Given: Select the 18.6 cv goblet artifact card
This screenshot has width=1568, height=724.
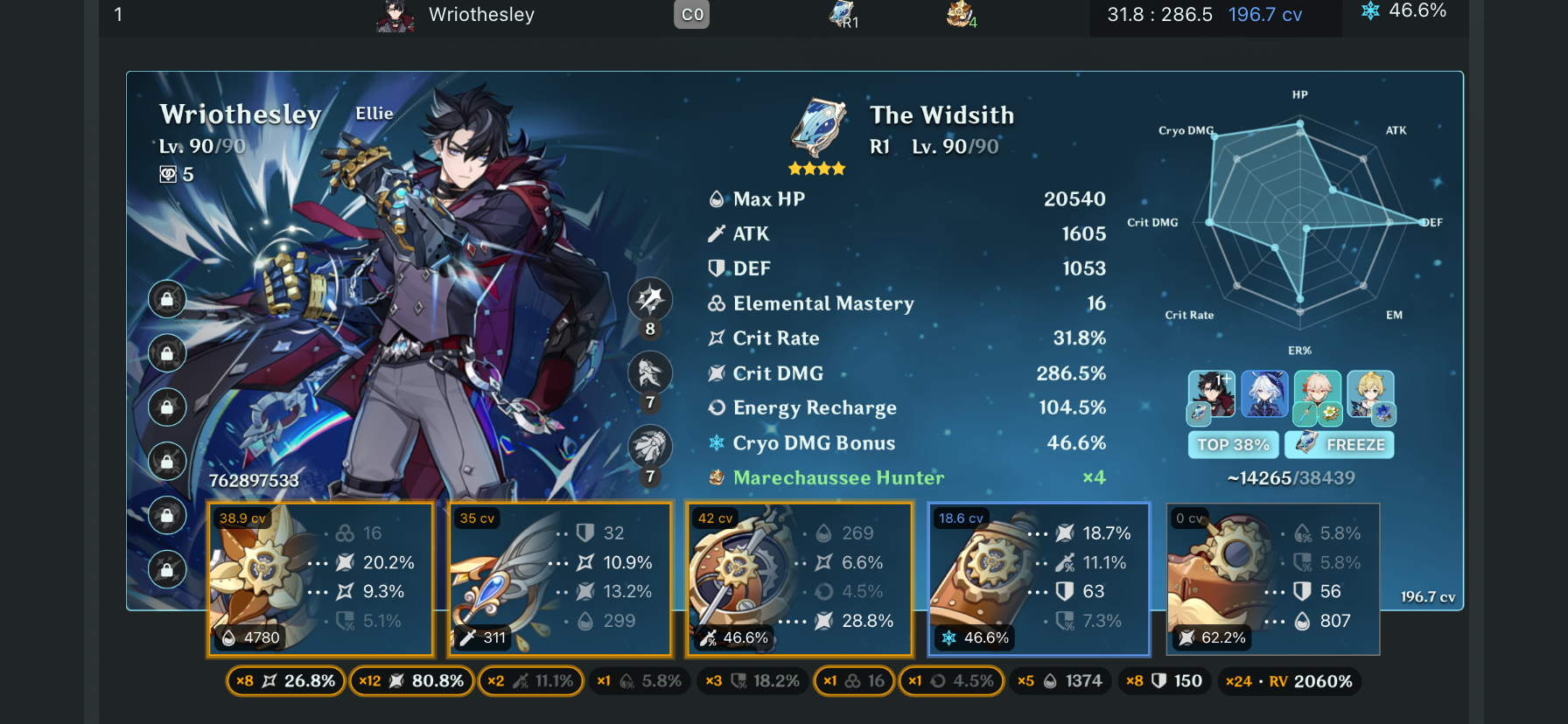Looking at the screenshot, I should [1038, 579].
